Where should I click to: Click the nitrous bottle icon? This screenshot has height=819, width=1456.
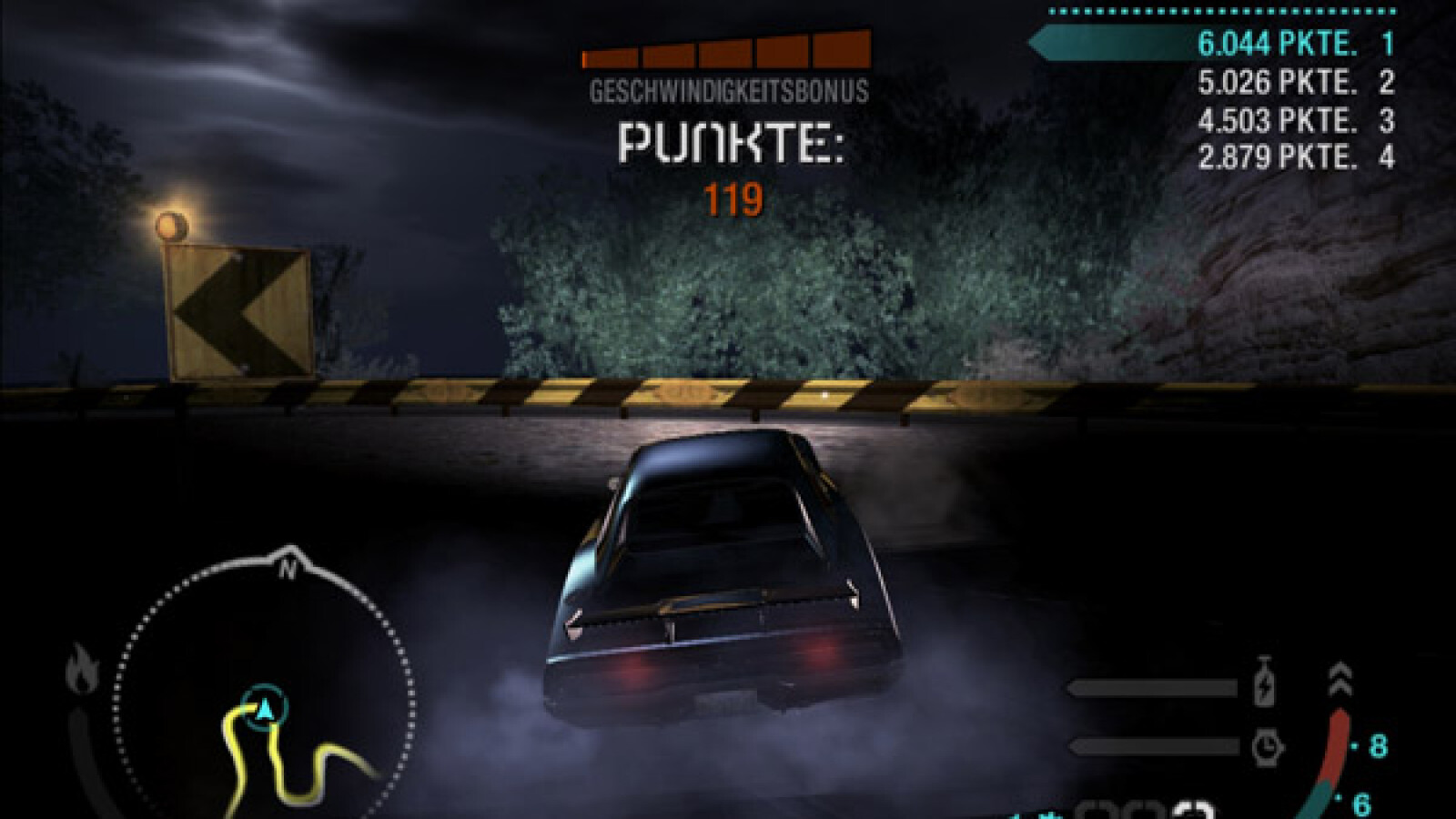1265,682
